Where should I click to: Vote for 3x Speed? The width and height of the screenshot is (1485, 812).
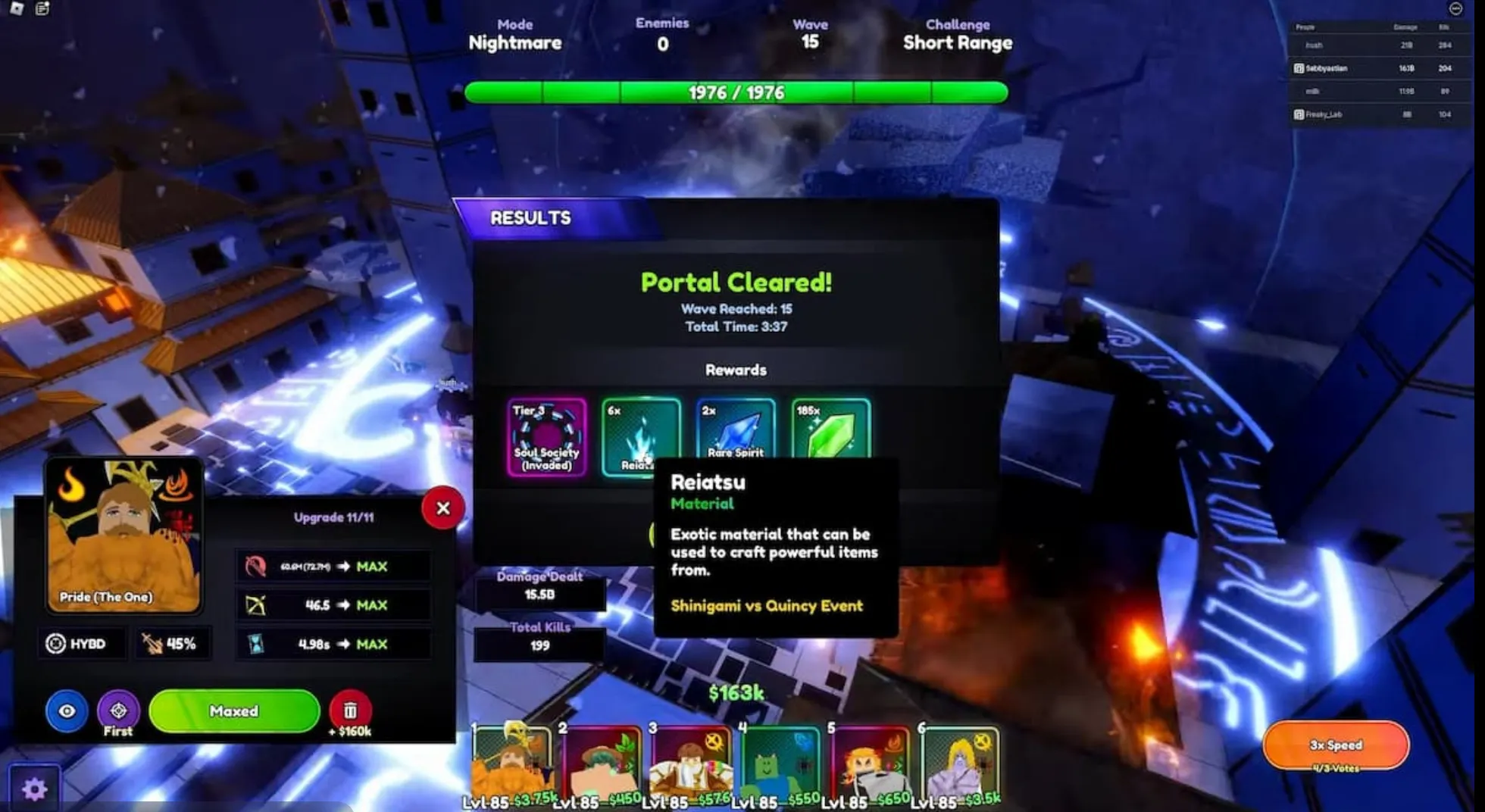(x=1335, y=745)
